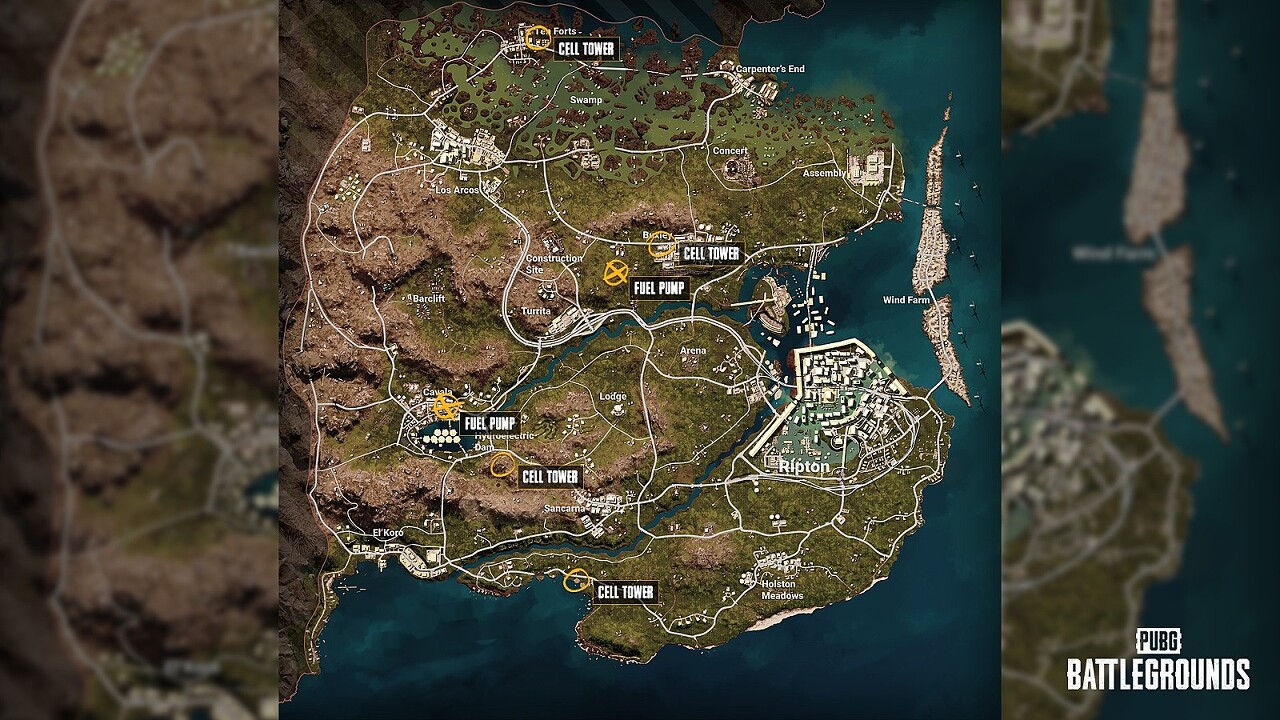The width and height of the screenshot is (1280, 720).
Task: Click the Fuel Pump marker near Construction Site
Action: (x=616, y=271)
